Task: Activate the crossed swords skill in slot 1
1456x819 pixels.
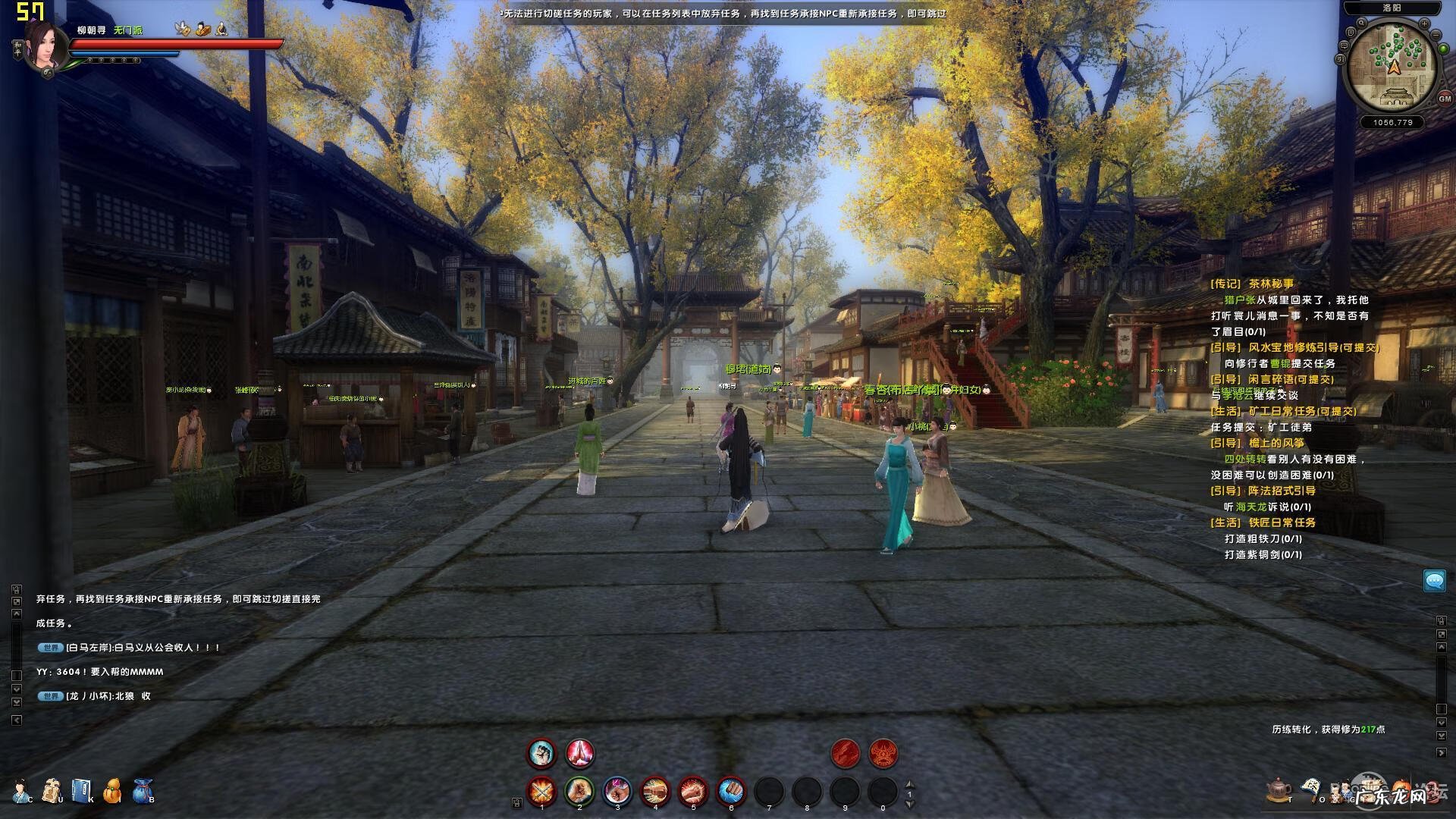Action: 541,792
